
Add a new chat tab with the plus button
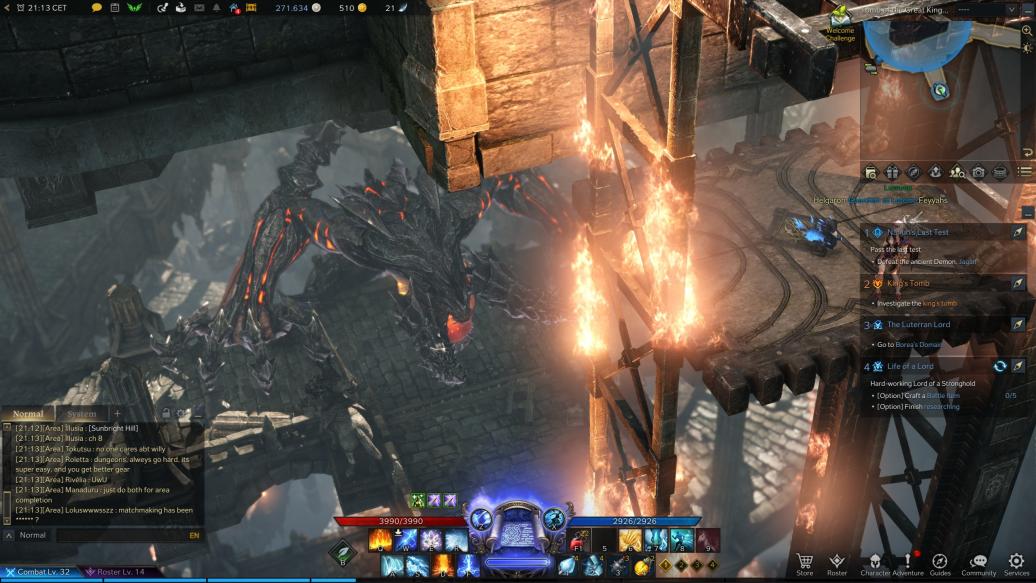[x=117, y=414]
